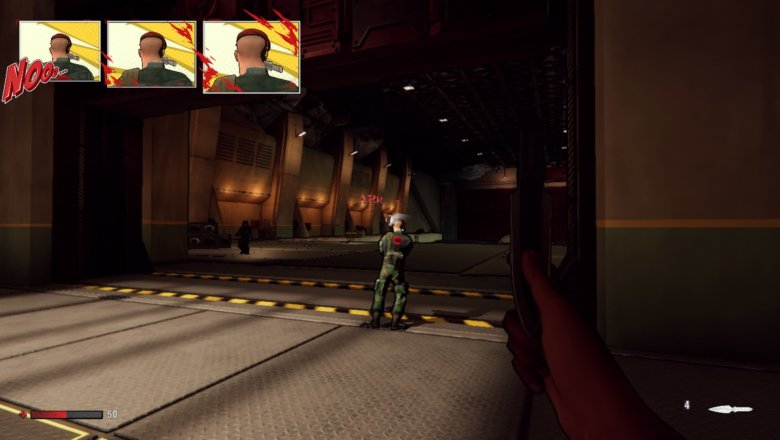Open the smallest comic panel beside the "Nooo" text
The width and height of the screenshot is (780, 440).
tap(62, 52)
